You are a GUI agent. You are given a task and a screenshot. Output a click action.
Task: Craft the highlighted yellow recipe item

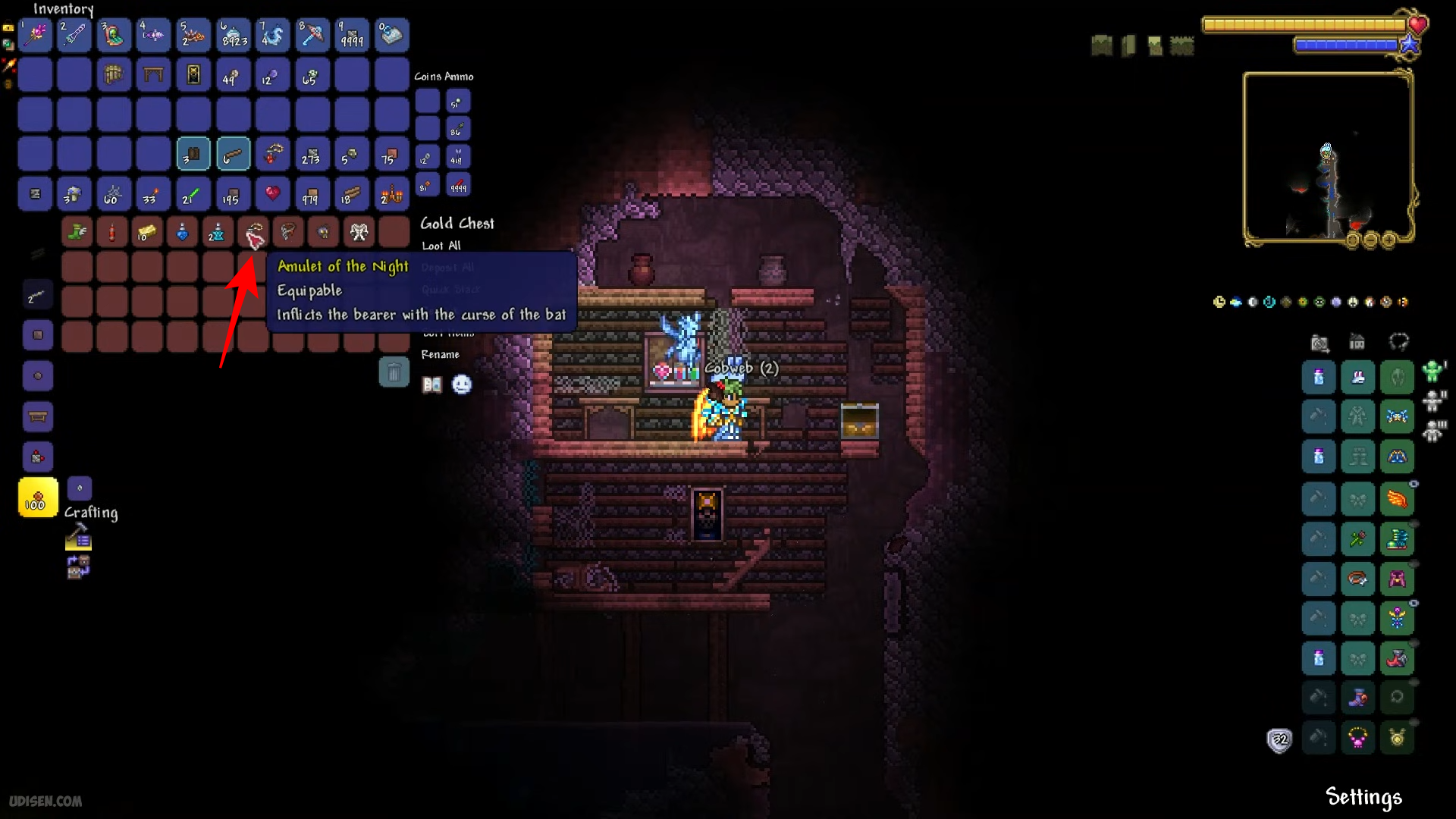pos(38,497)
